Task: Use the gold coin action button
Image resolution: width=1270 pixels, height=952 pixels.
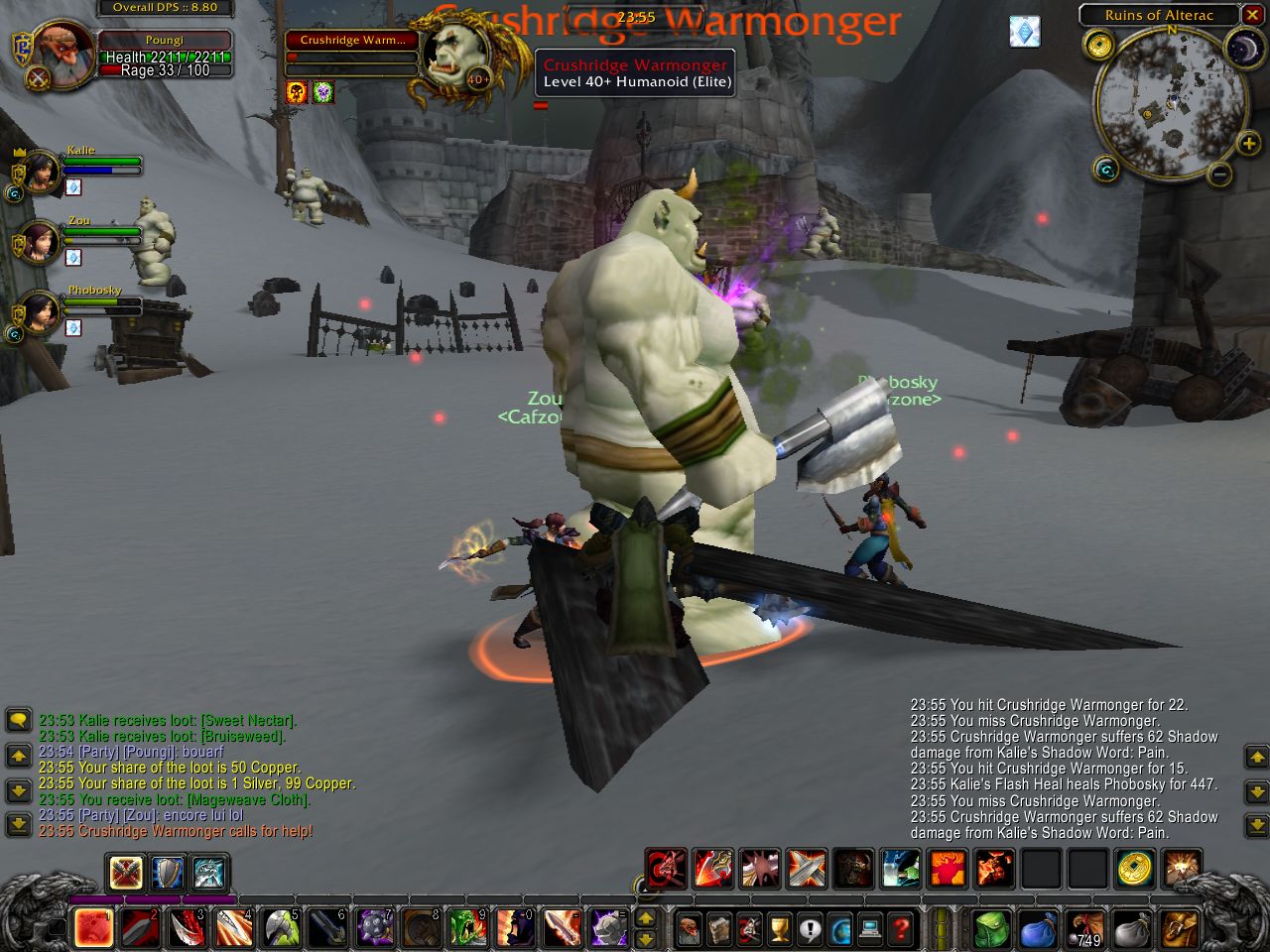Action: (x=1134, y=869)
